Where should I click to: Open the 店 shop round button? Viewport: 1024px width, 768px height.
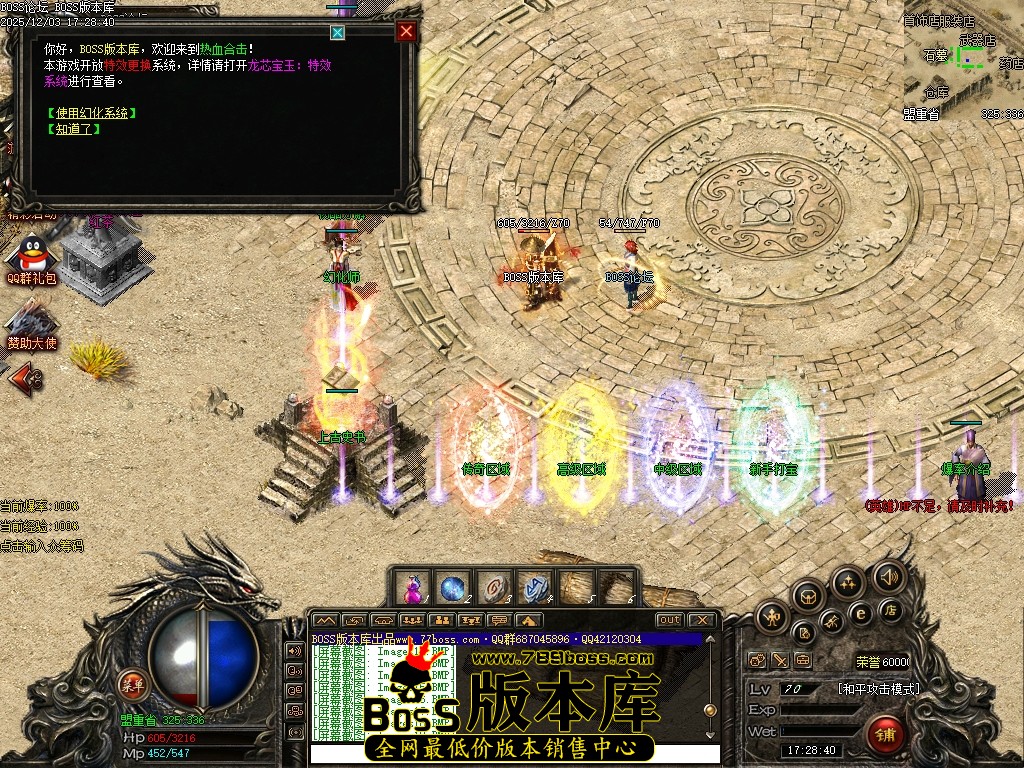pyautogui.click(x=888, y=609)
